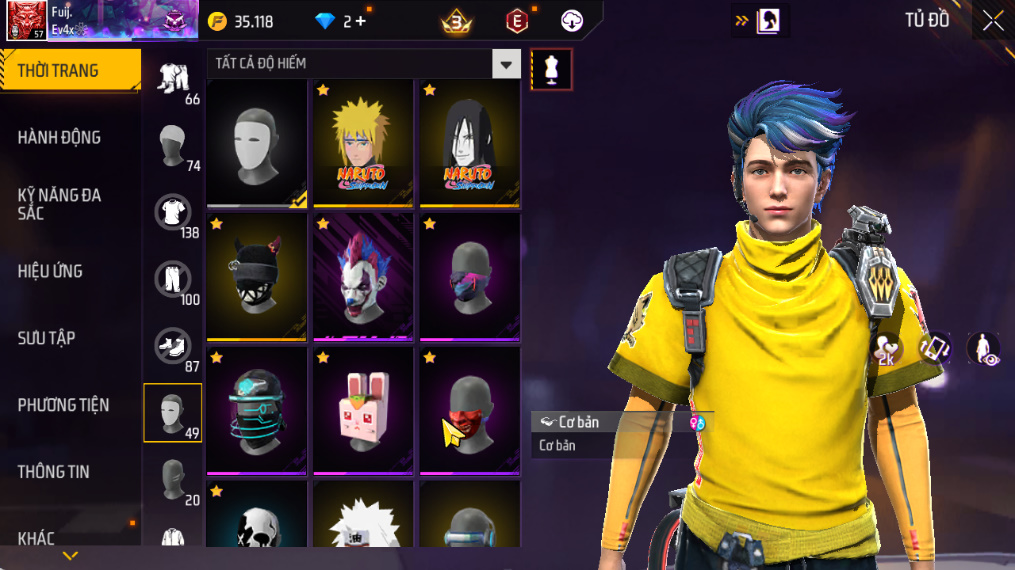Switch to the Hành Động tab
Image resolution: width=1015 pixels, height=570 pixels.
pos(60,138)
